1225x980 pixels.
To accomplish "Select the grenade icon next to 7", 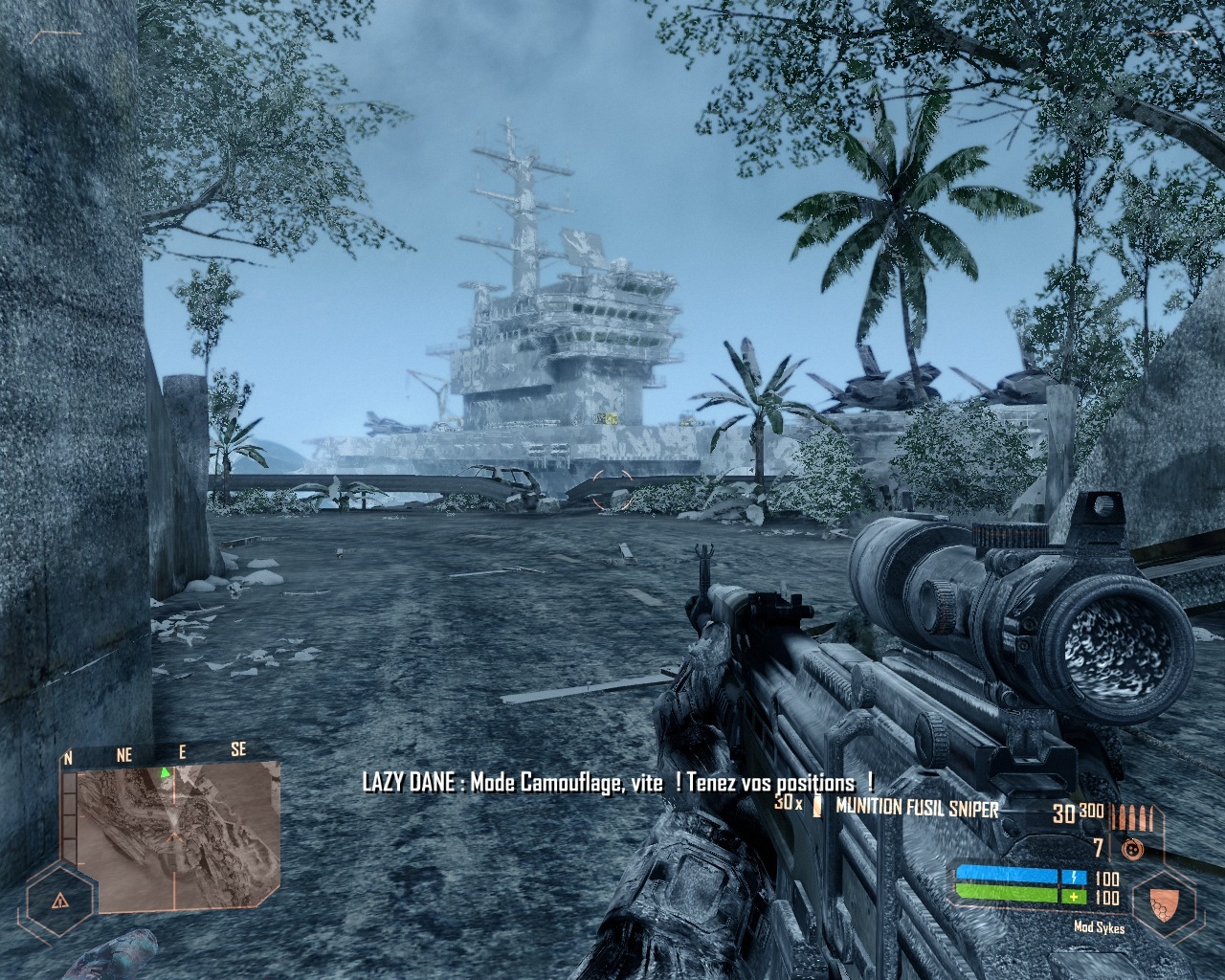I will (1131, 847).
